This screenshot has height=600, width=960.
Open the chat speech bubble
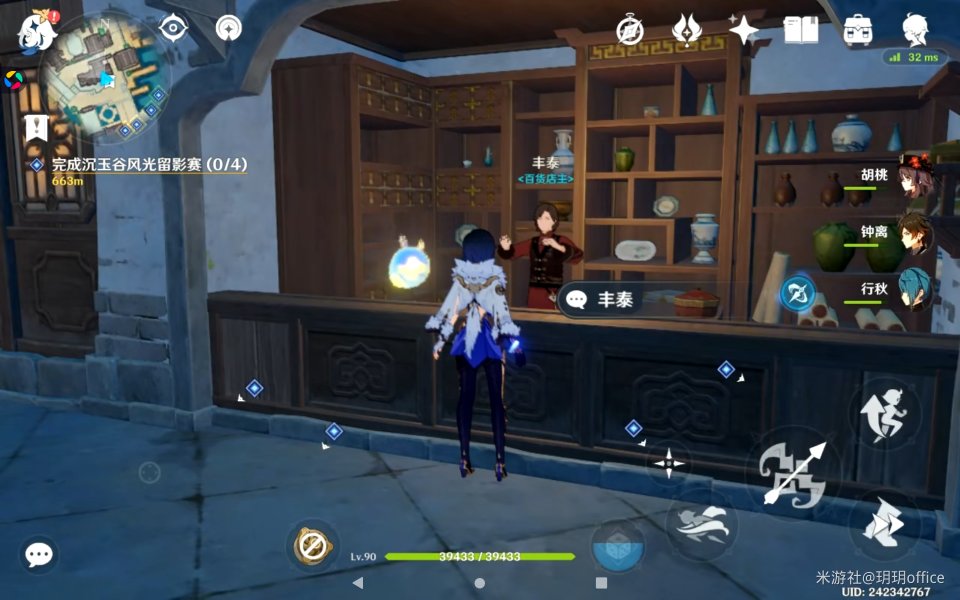39,555
